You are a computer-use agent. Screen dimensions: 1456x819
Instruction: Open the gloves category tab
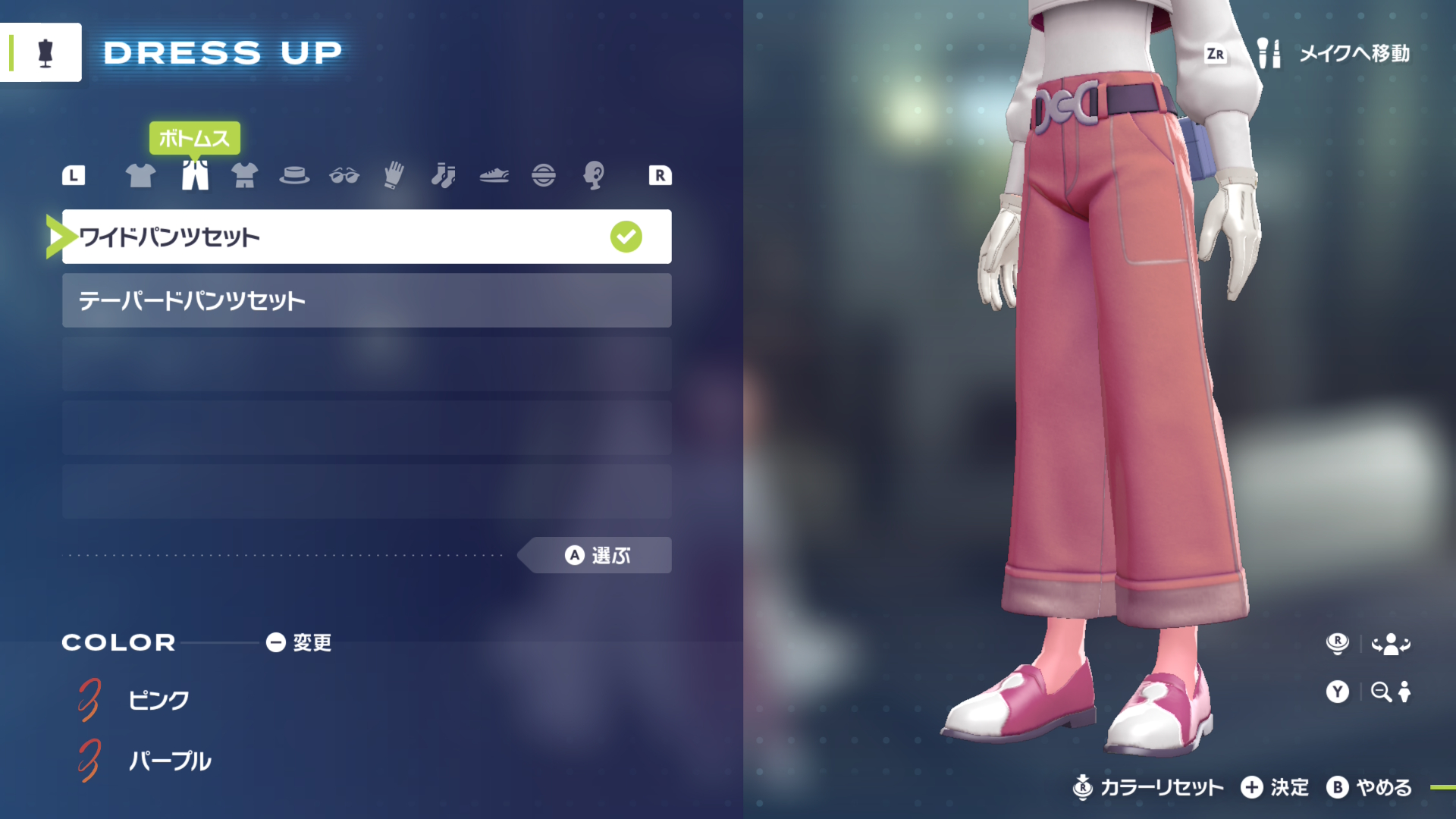394,175
